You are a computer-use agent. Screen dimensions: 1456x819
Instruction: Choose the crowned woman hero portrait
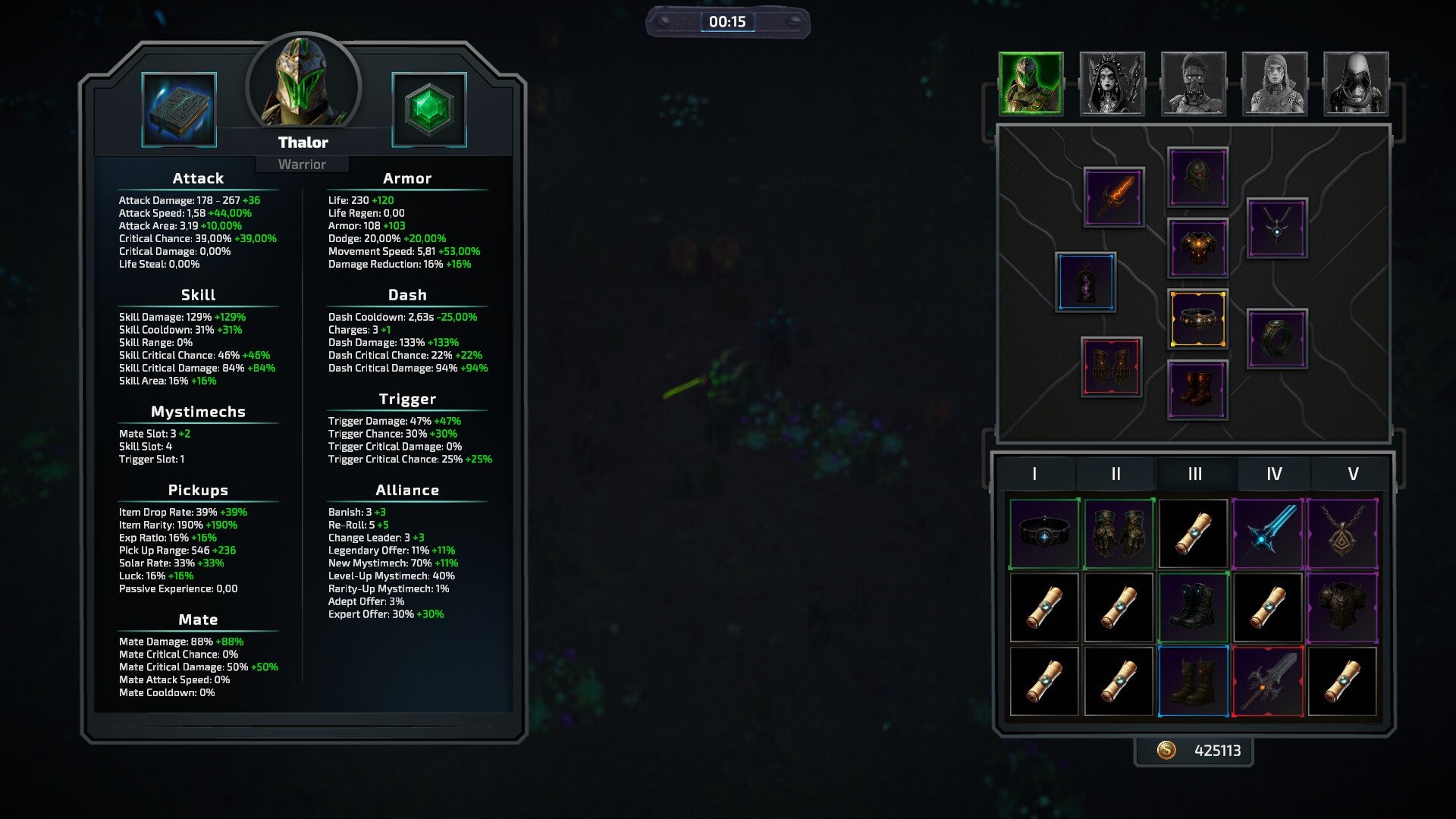tap(1112, 83)
